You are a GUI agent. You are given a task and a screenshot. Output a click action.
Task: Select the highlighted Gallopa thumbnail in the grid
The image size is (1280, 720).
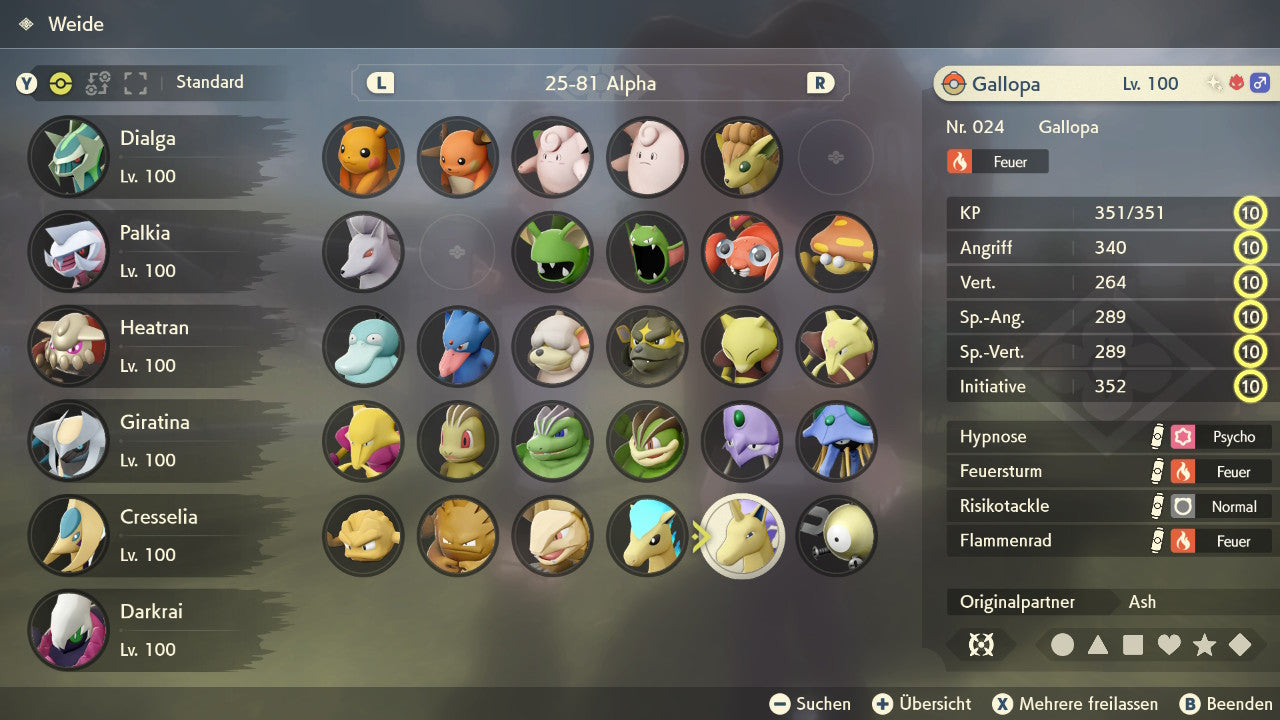coord(742,536)
